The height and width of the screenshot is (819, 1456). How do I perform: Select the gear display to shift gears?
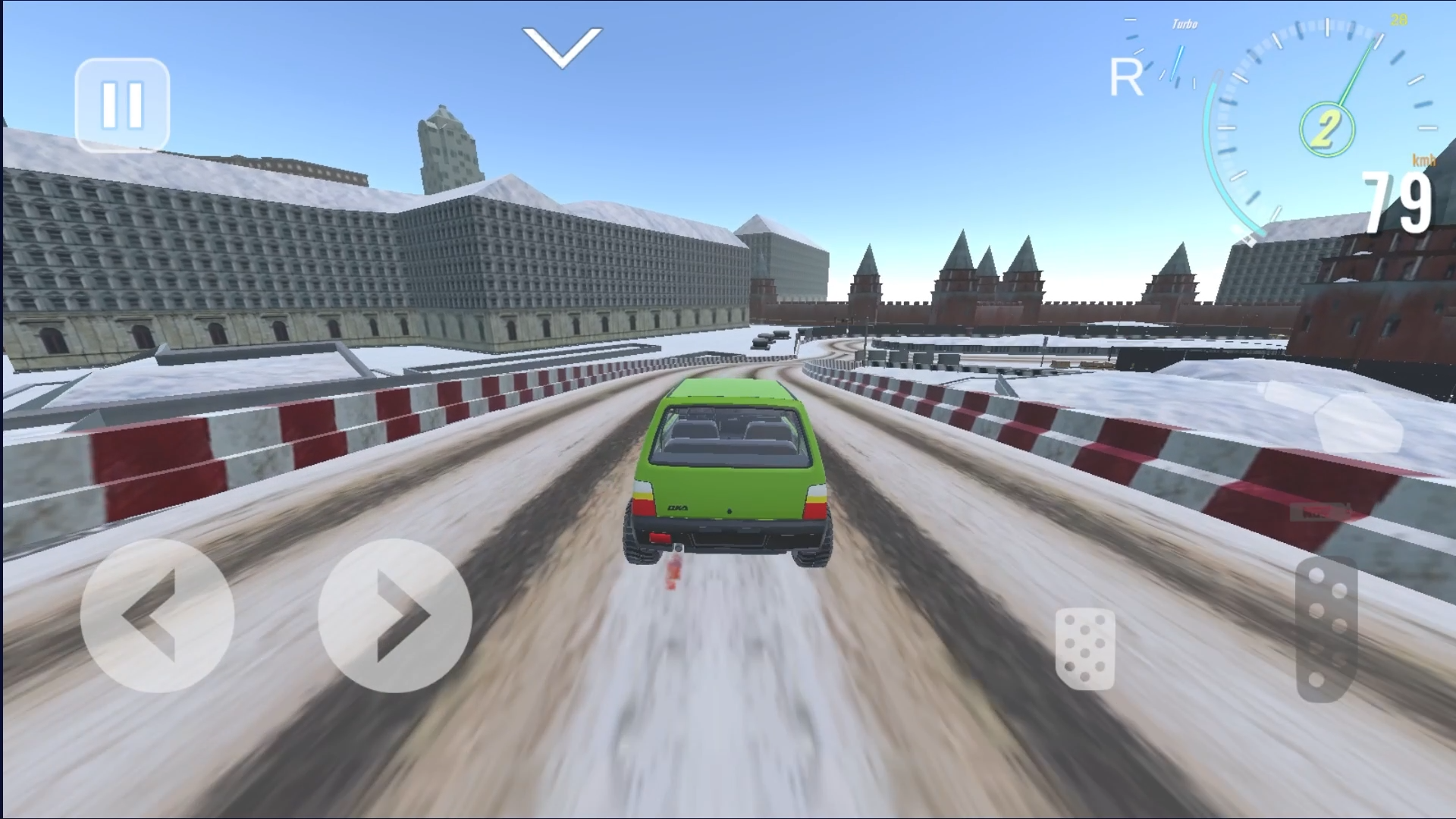tap(1326, 129)
